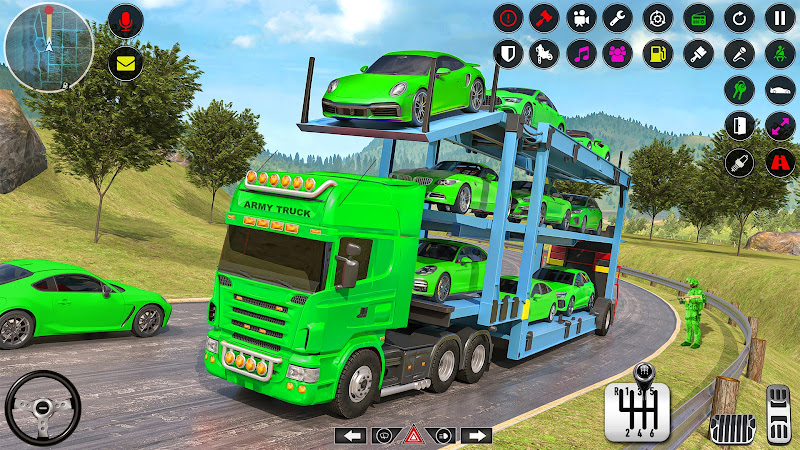Toggle the pink music note
This screenshot has height=450, width=800.
580,52
